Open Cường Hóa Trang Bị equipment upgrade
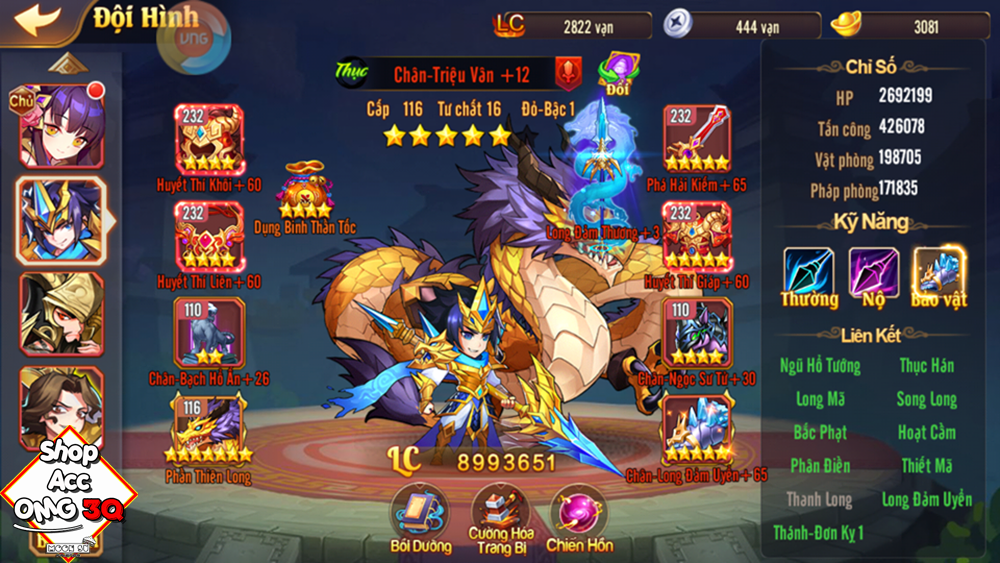This screenshot has height=563, width=1000. click(500, 512)
